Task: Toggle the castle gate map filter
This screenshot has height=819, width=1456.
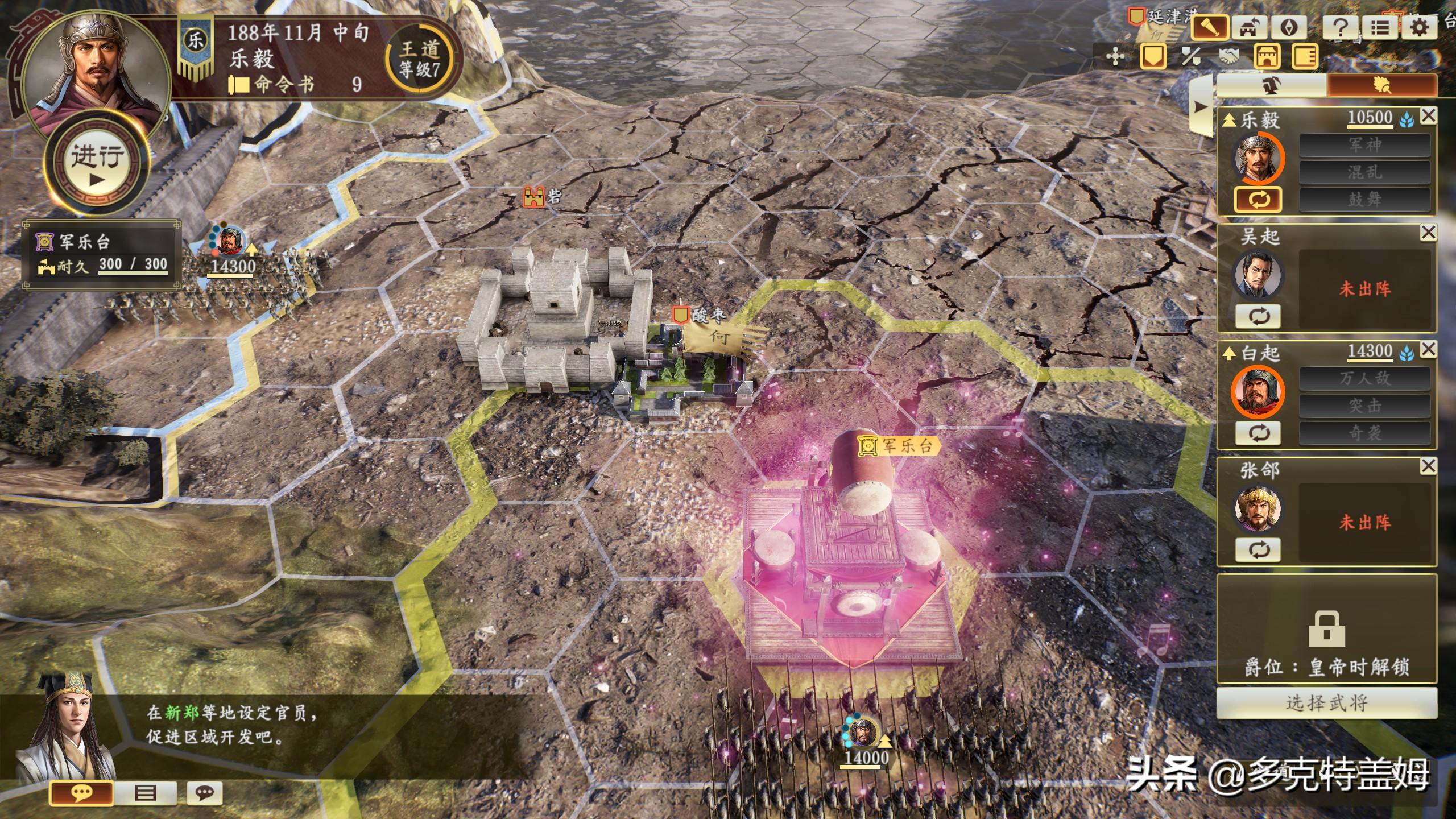Action: pos(1267,57)
